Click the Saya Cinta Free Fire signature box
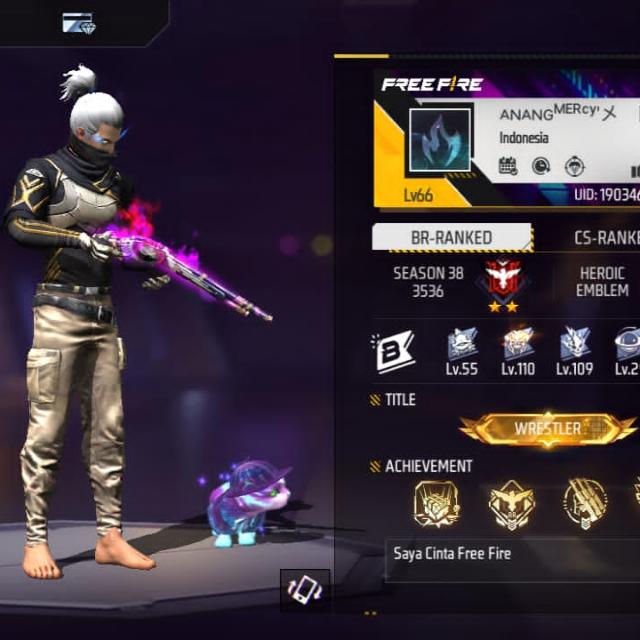Viewport: 640px width, 640px height. [x=511, y=559]
